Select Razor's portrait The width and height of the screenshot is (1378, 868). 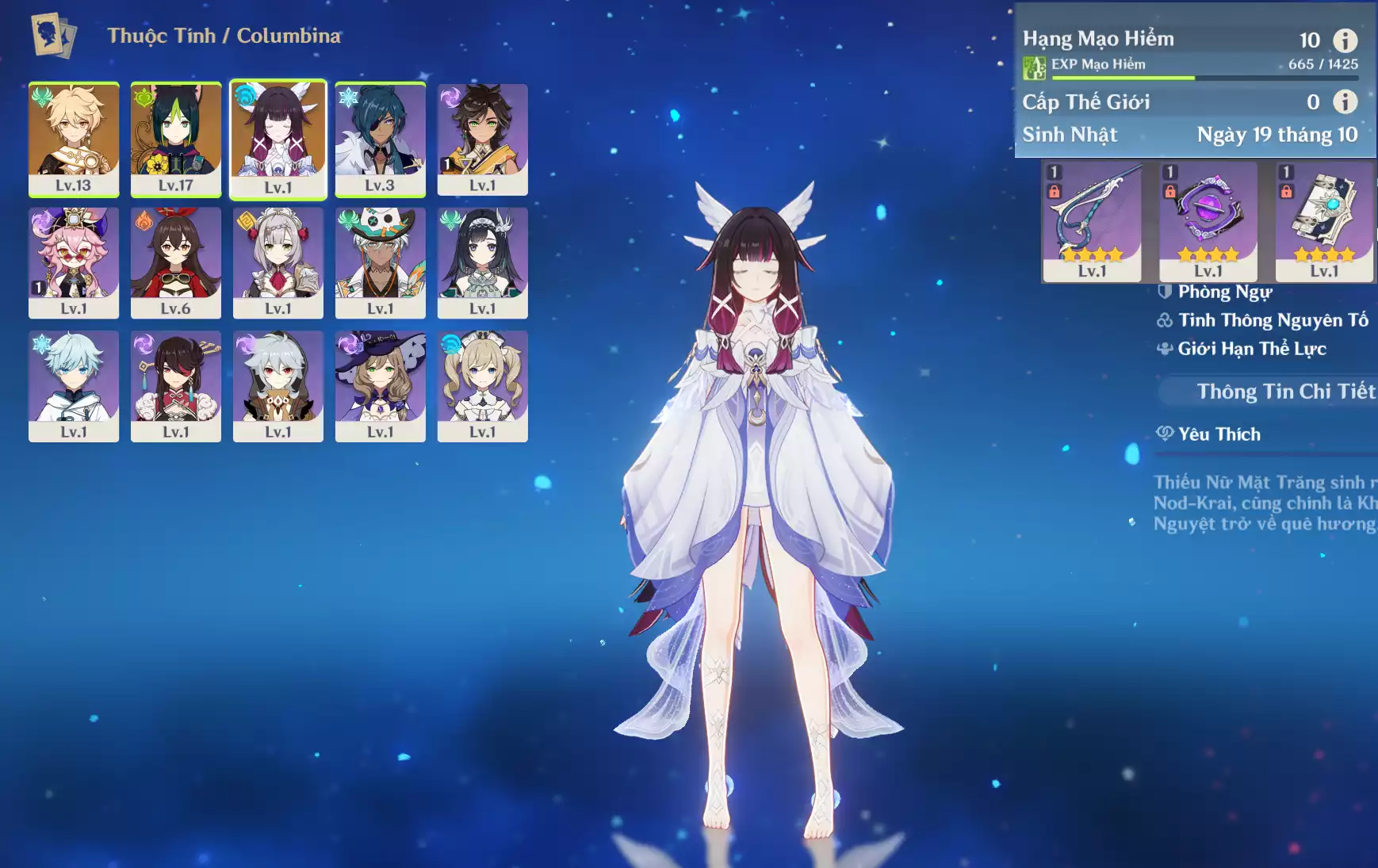coord(278,386)
